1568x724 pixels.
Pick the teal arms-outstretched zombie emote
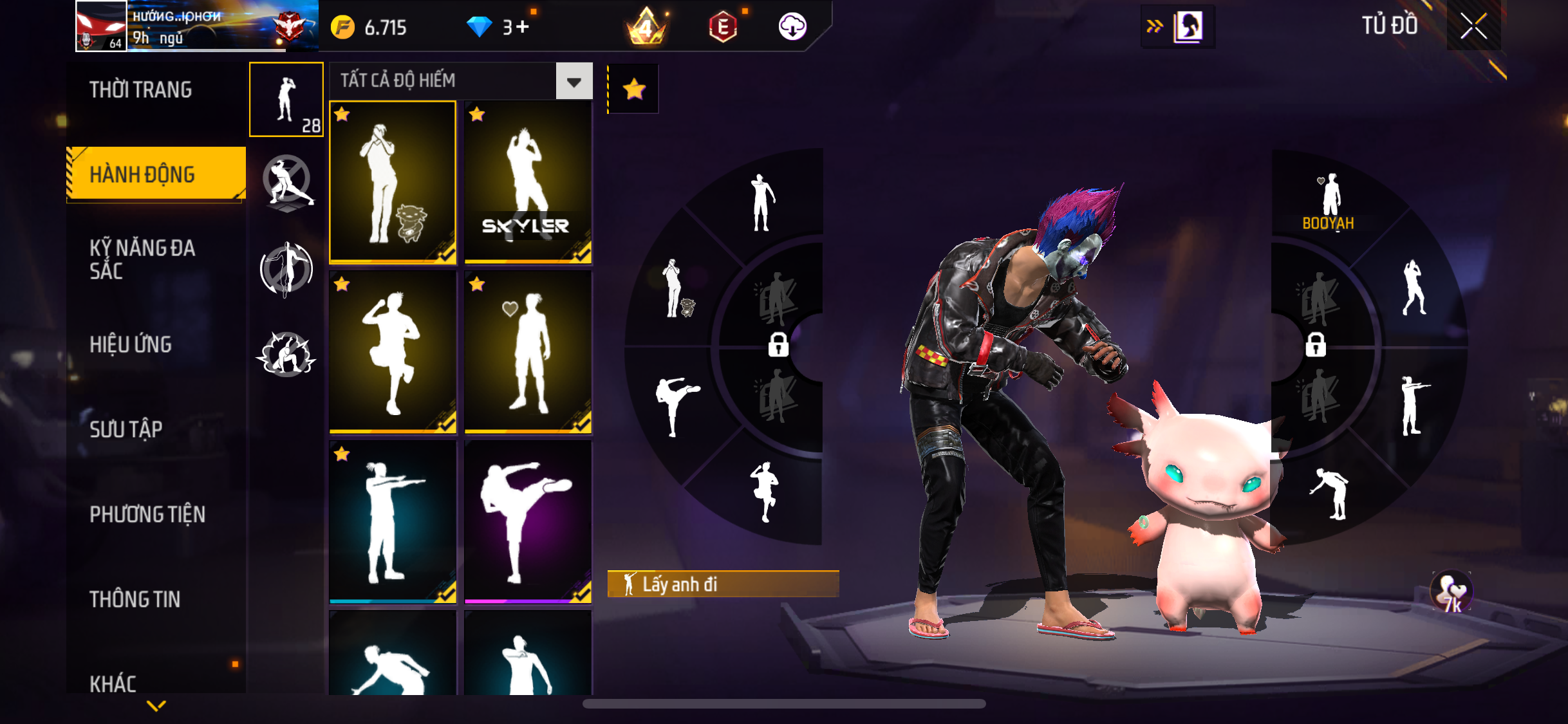pos(393,522)
